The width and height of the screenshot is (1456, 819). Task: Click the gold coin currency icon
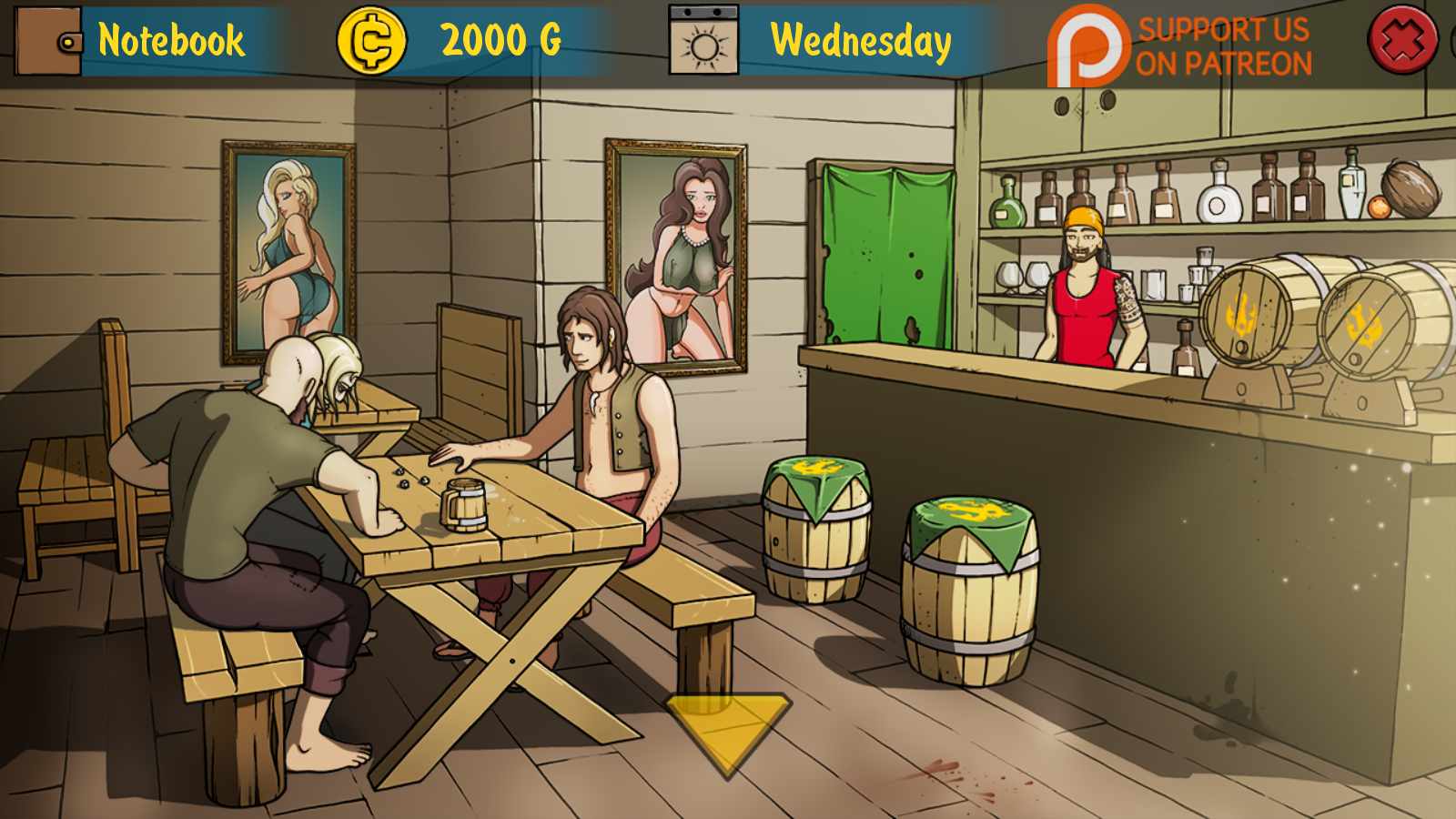(x=372, y=40)
